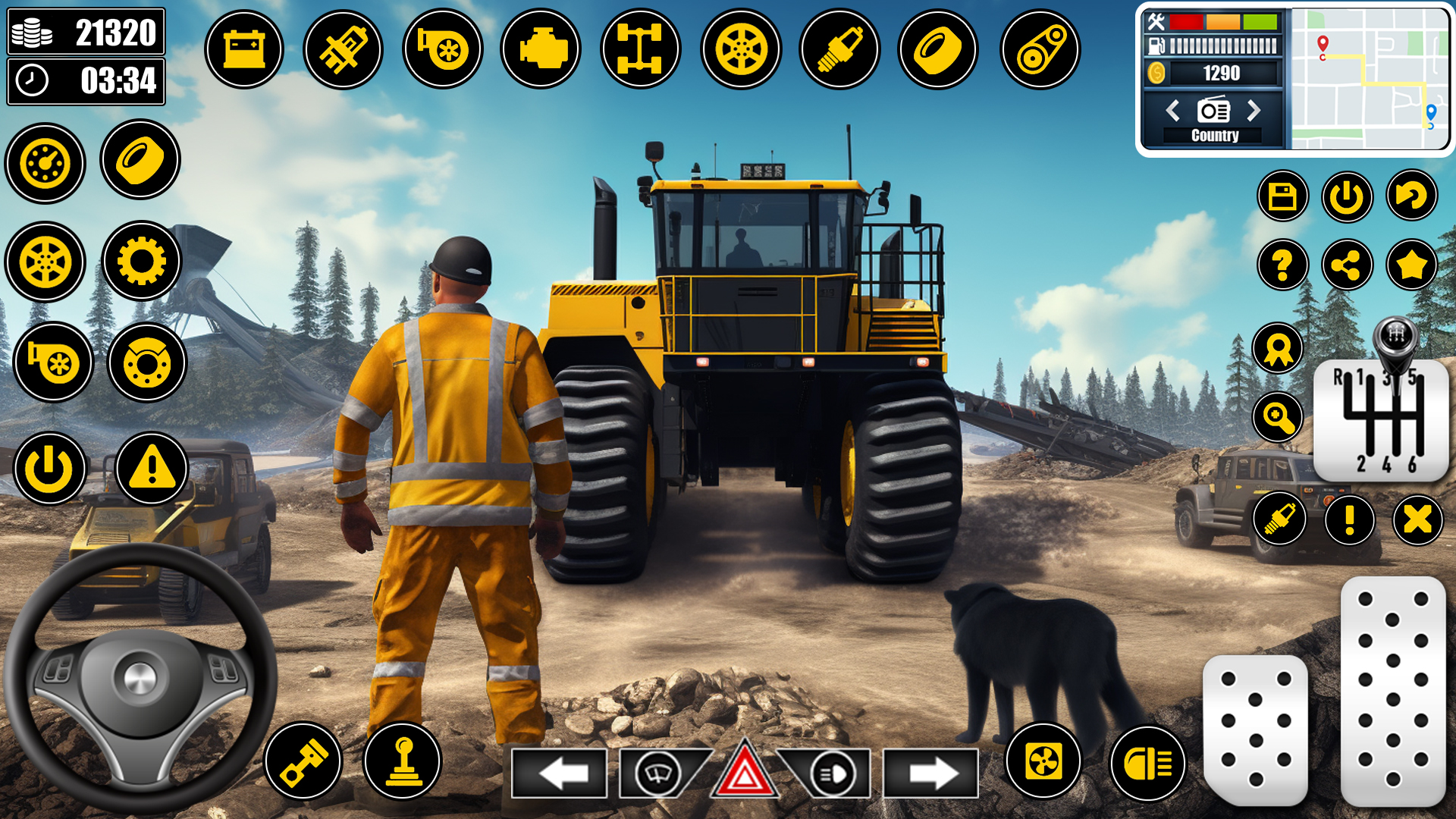
Task: Click the axle/chassis upgrade icon
Action: point(641,48)
